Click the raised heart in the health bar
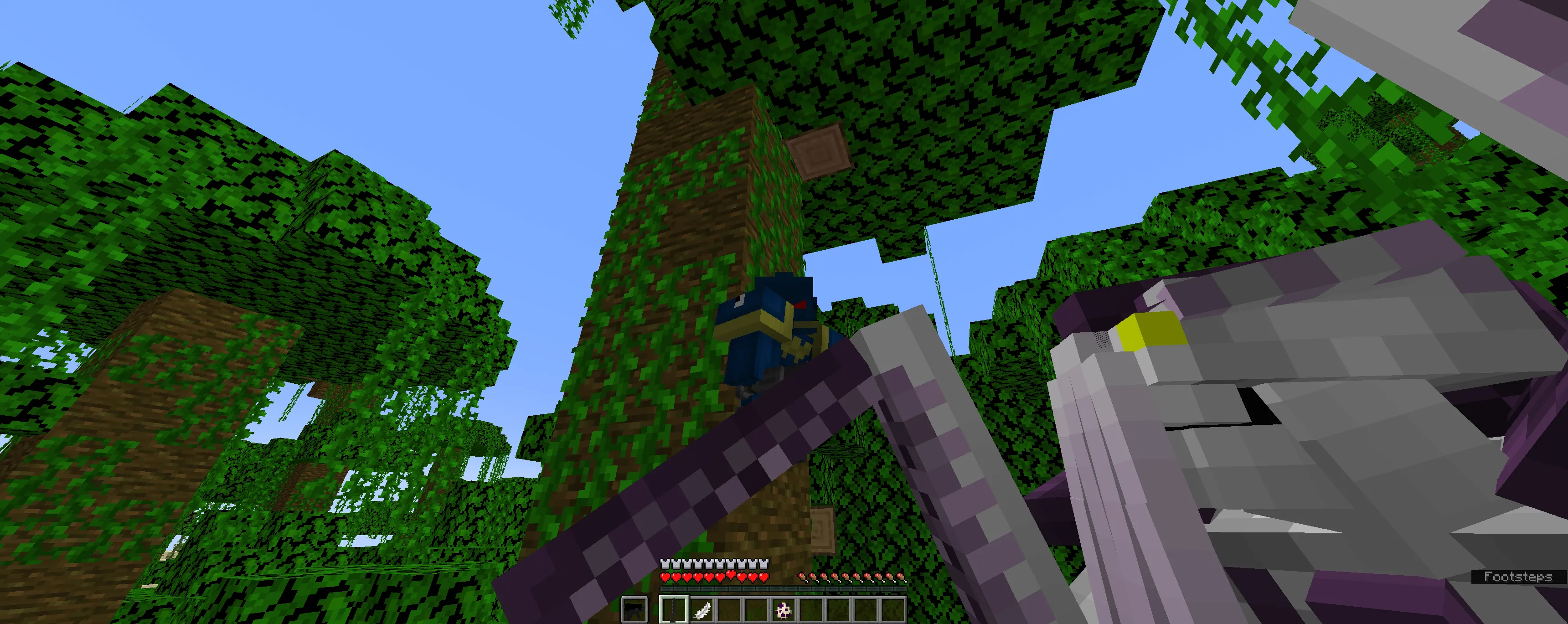This screenshot has height=624, width=1568. click(730, 575)
